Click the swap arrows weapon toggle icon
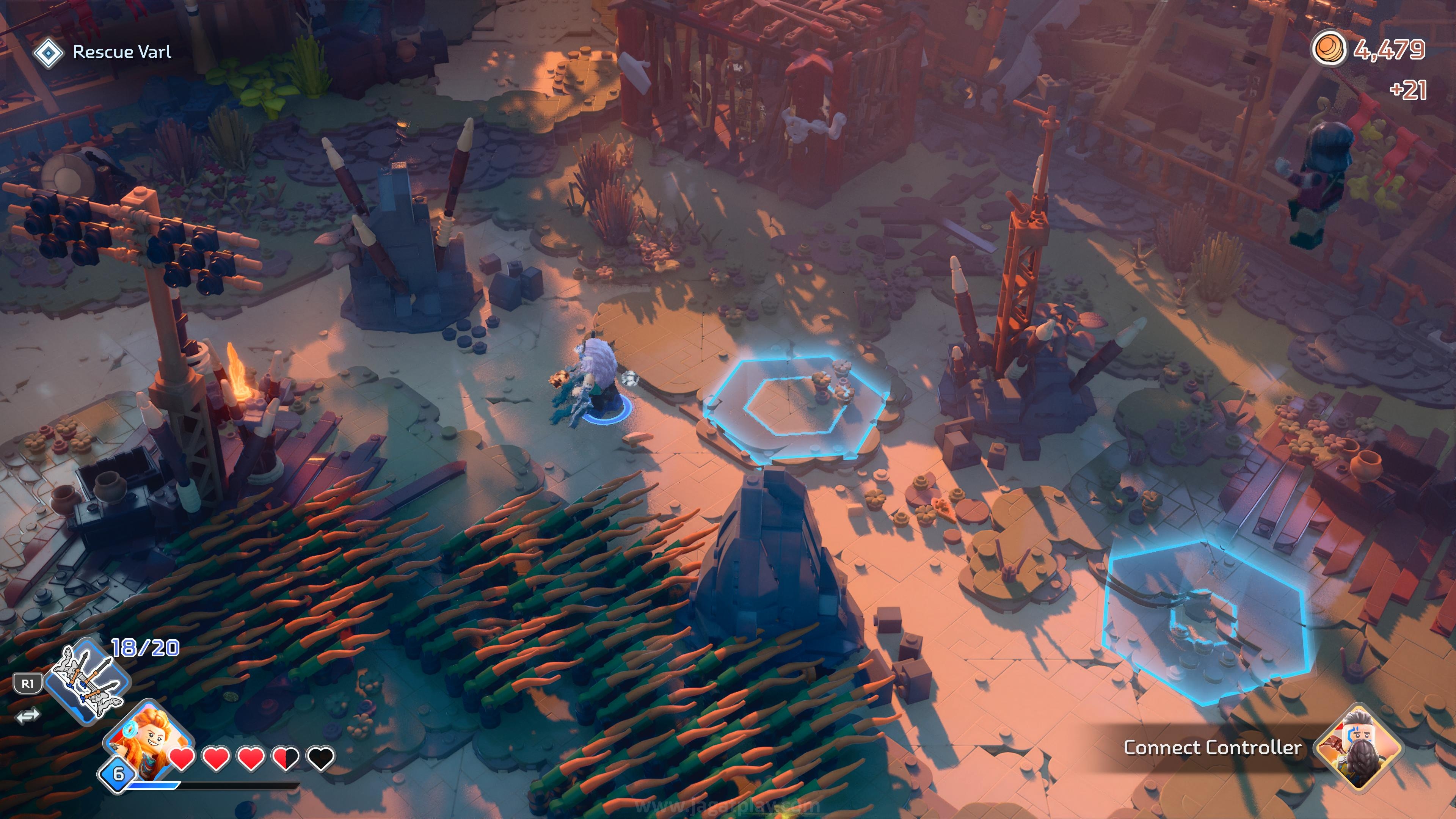 28,716
